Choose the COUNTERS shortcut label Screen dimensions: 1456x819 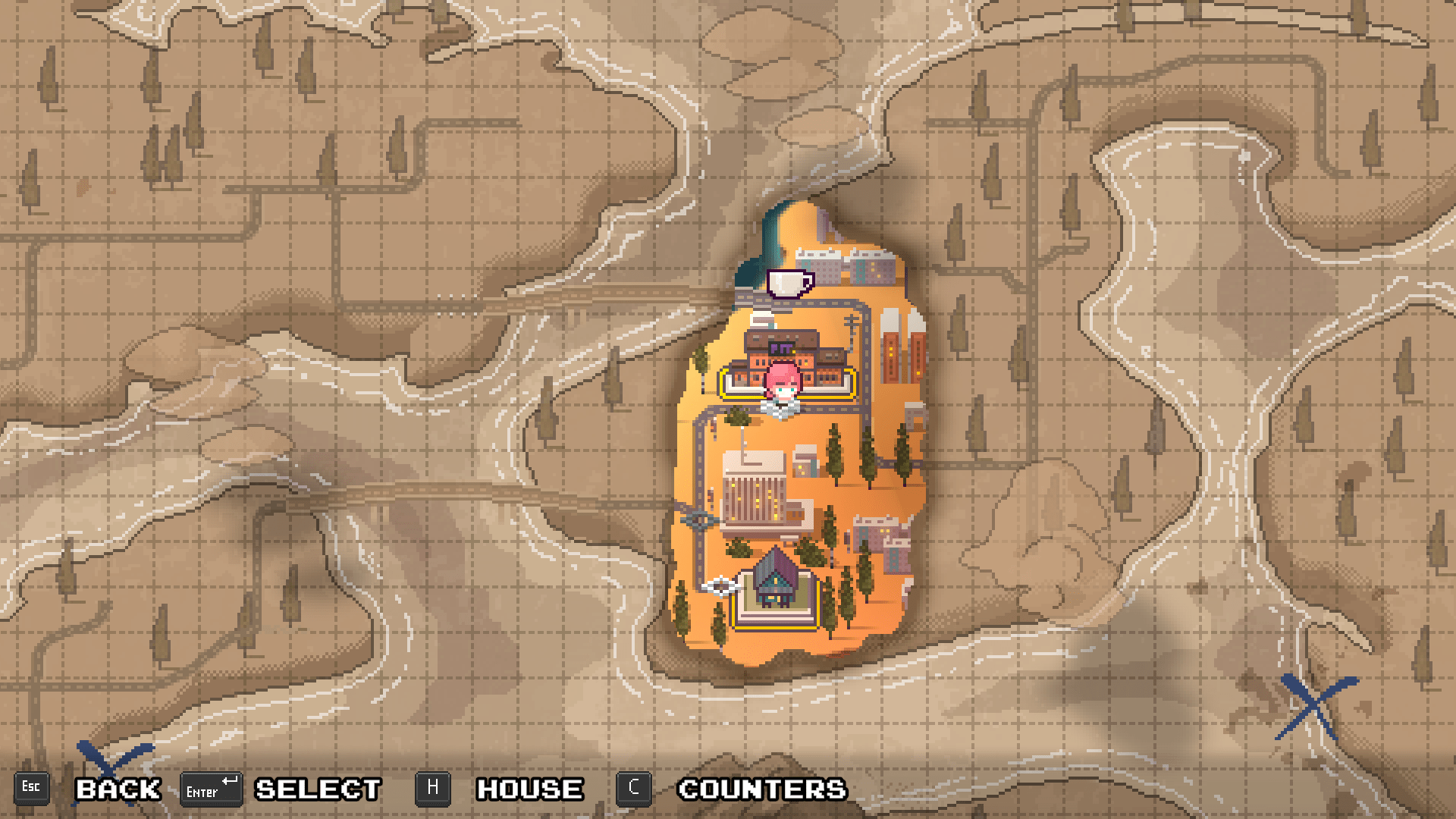(761, 789)
